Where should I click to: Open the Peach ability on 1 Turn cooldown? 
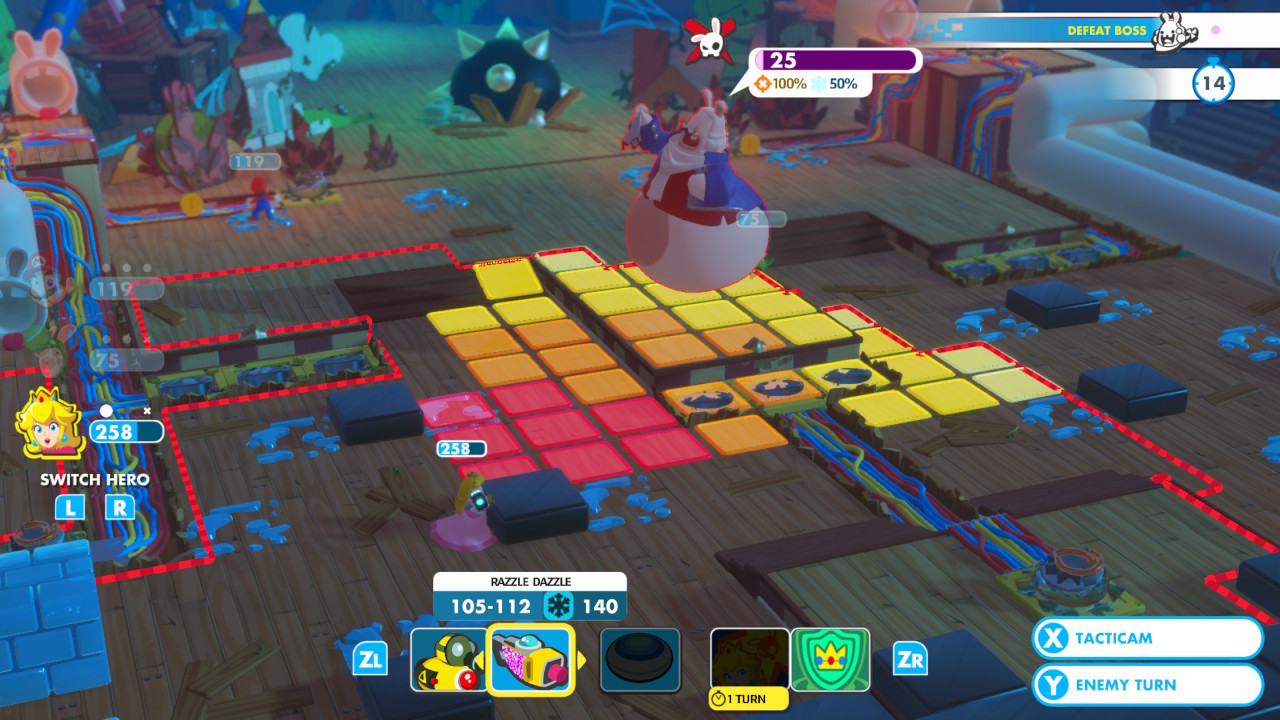(748, 659)
